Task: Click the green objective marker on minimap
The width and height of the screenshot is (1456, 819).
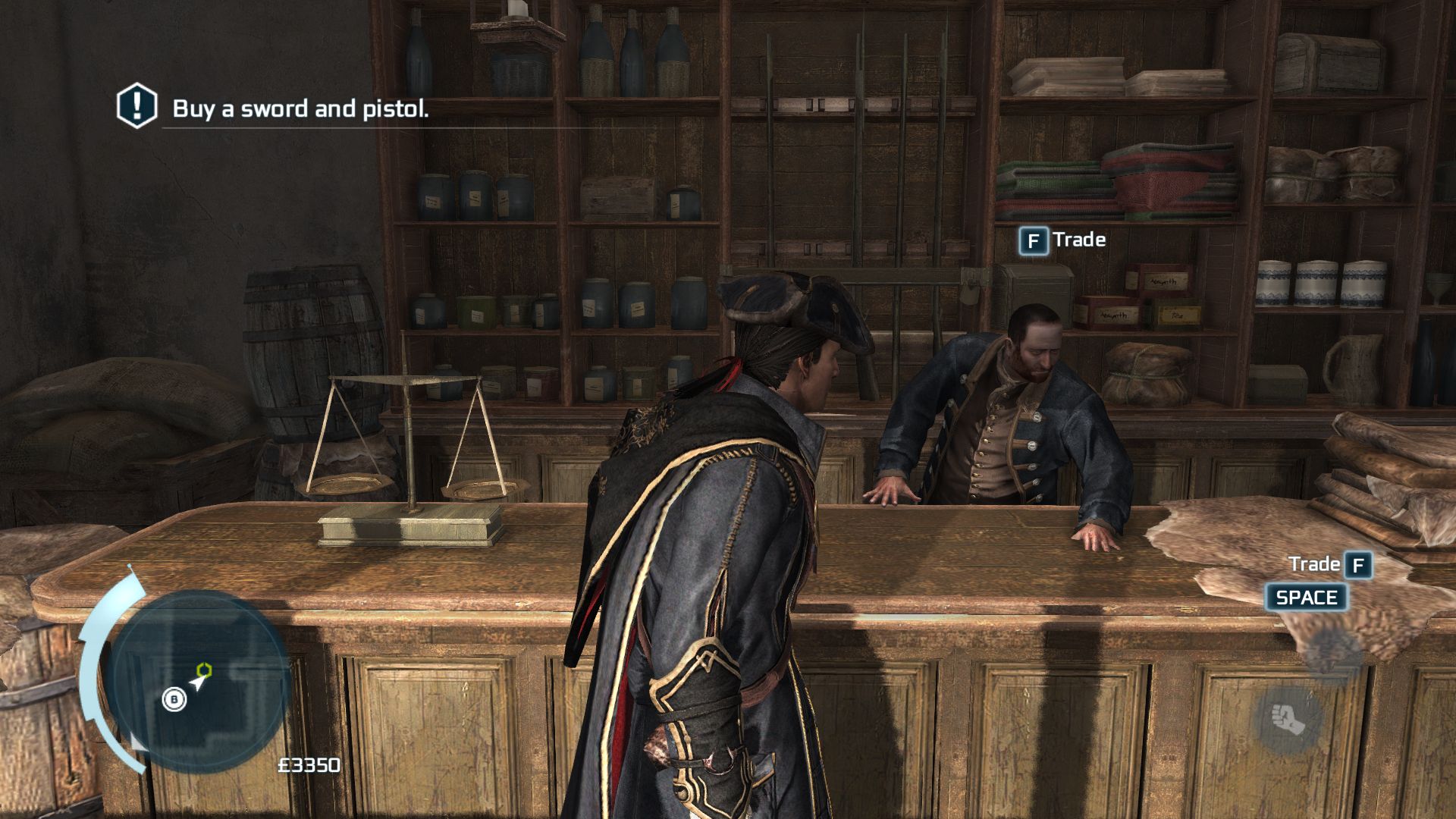Action: click(x=204, y=670)
